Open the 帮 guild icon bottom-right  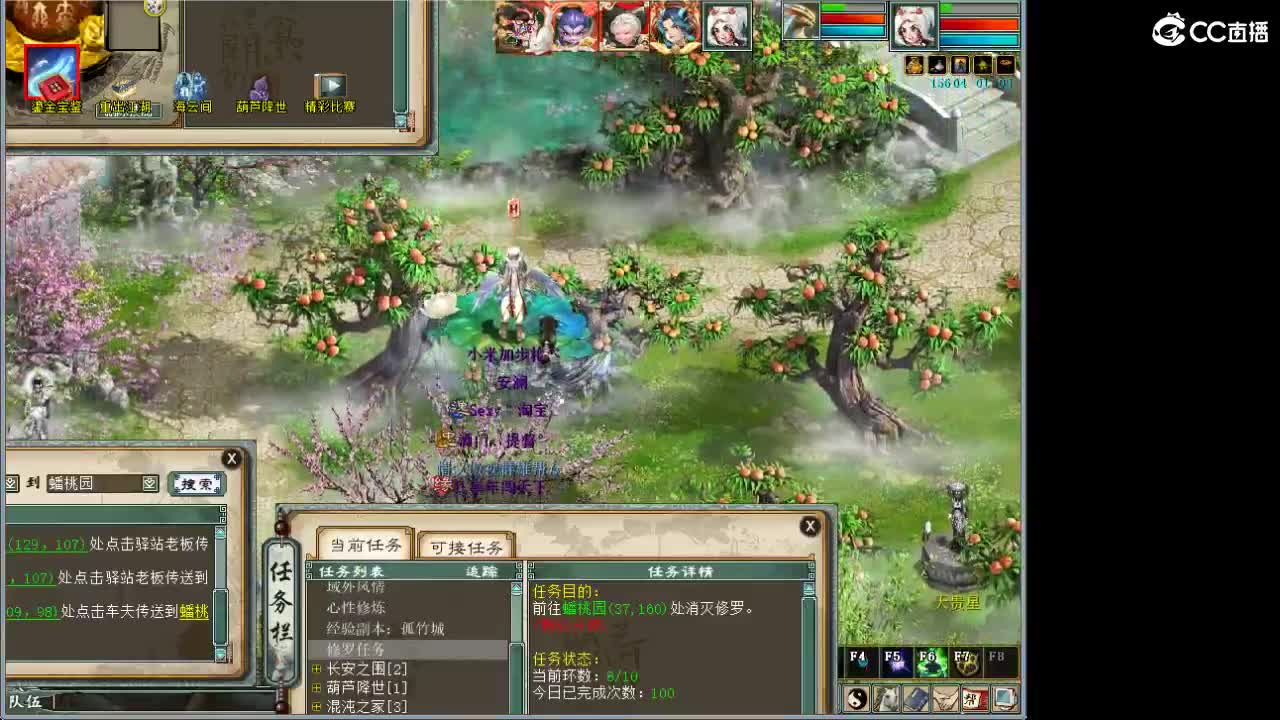[974, 699]
